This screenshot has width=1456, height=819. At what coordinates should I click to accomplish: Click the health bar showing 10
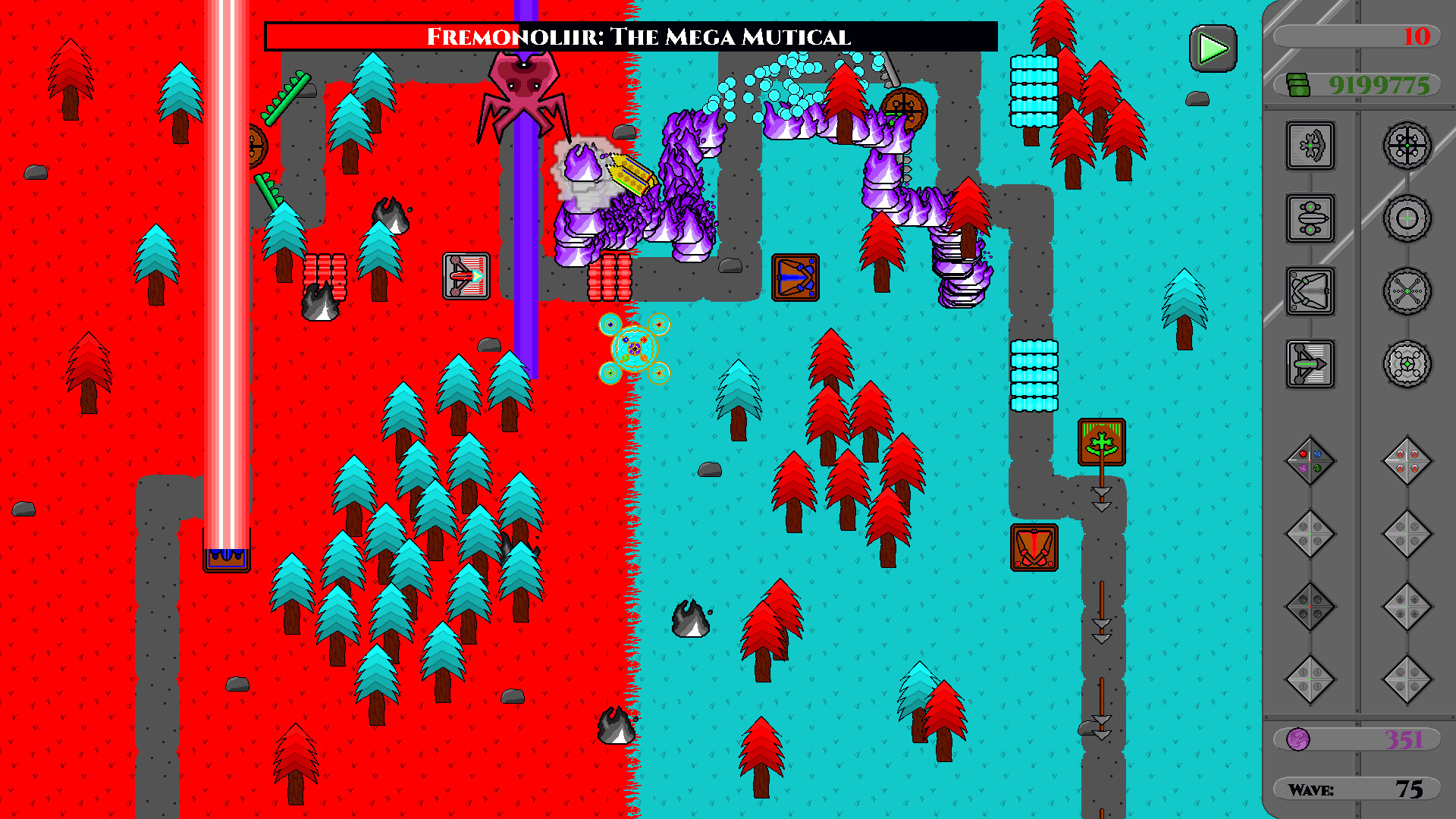[x=1357, y=36]
